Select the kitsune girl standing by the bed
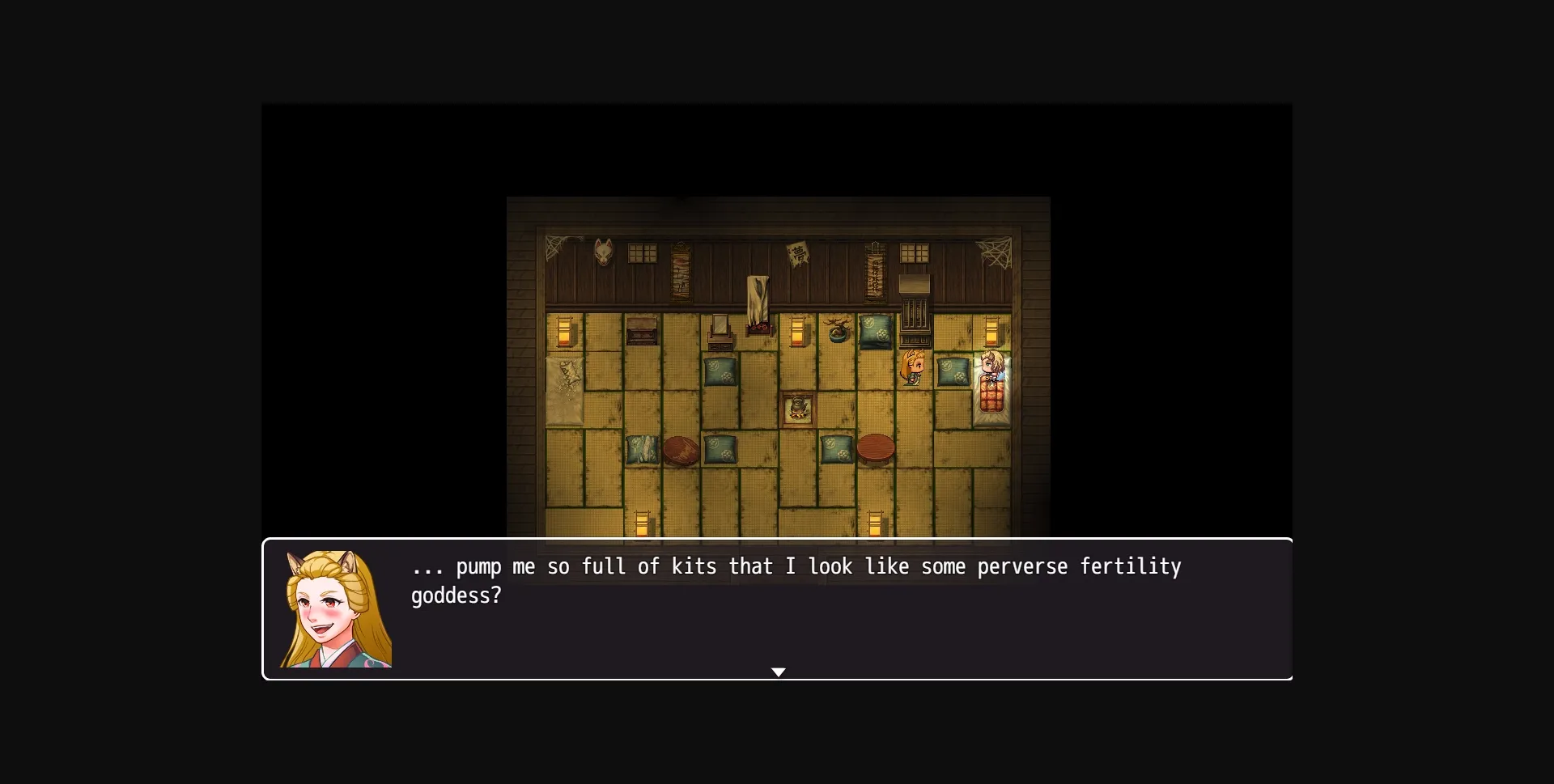 [914, 368]
